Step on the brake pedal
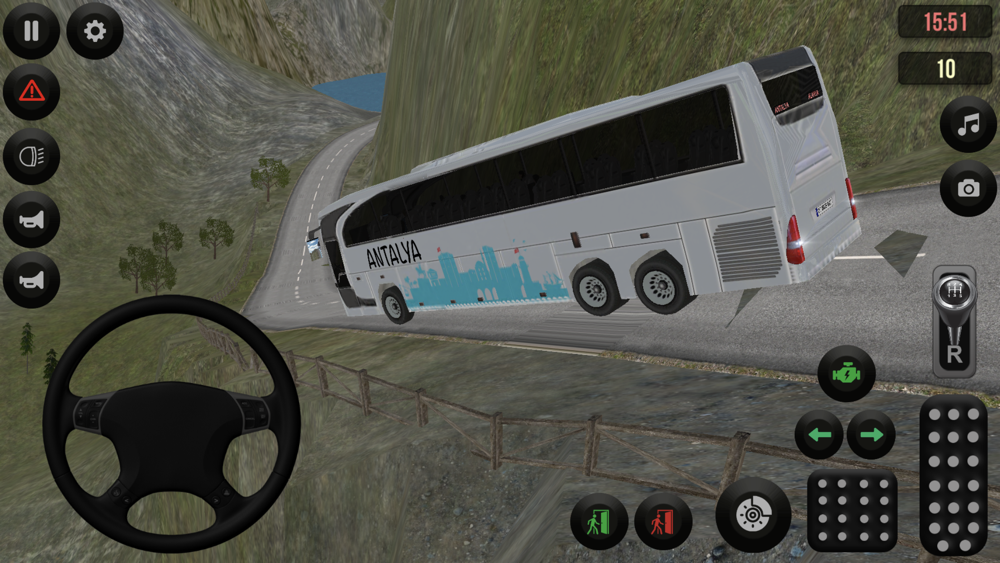This screenshot has height=563, width=1000. tap(852, 510)
